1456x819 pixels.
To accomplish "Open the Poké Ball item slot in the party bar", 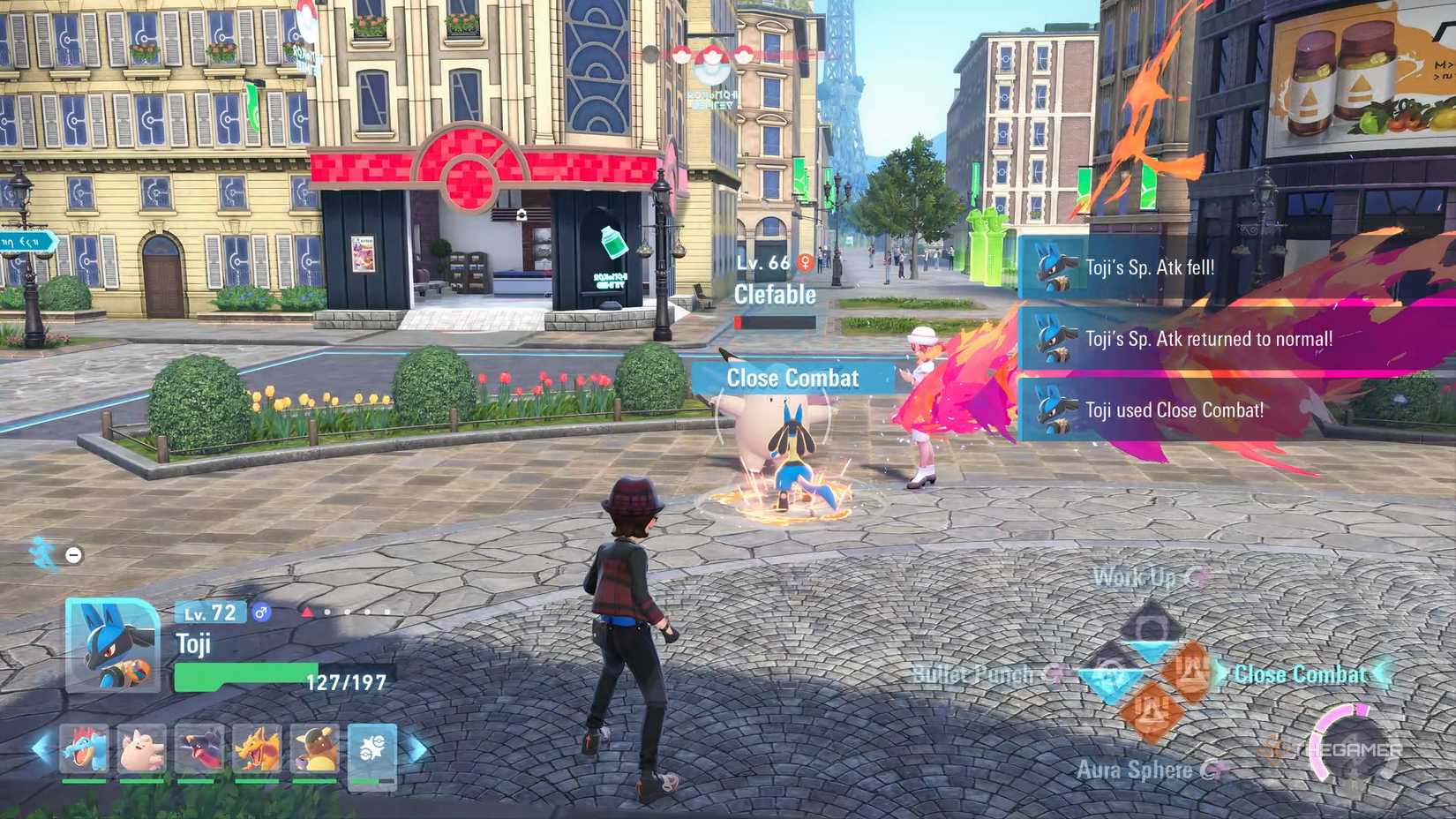I will [x=373, y=750].
